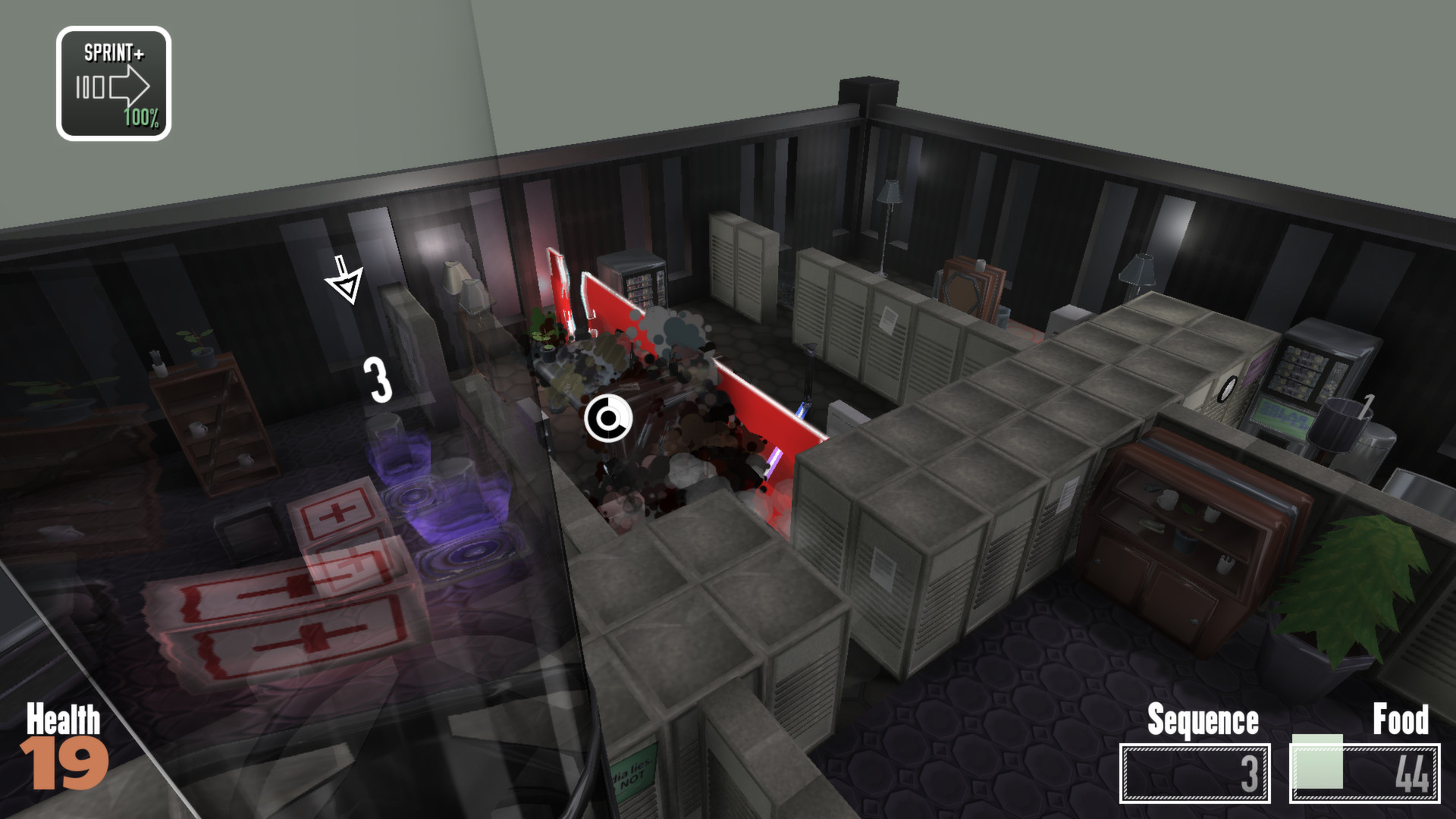Viewport: 1456px width, 819px height.
Task: Click the 'media lies' poster on the locker
Action: point(635,771)
